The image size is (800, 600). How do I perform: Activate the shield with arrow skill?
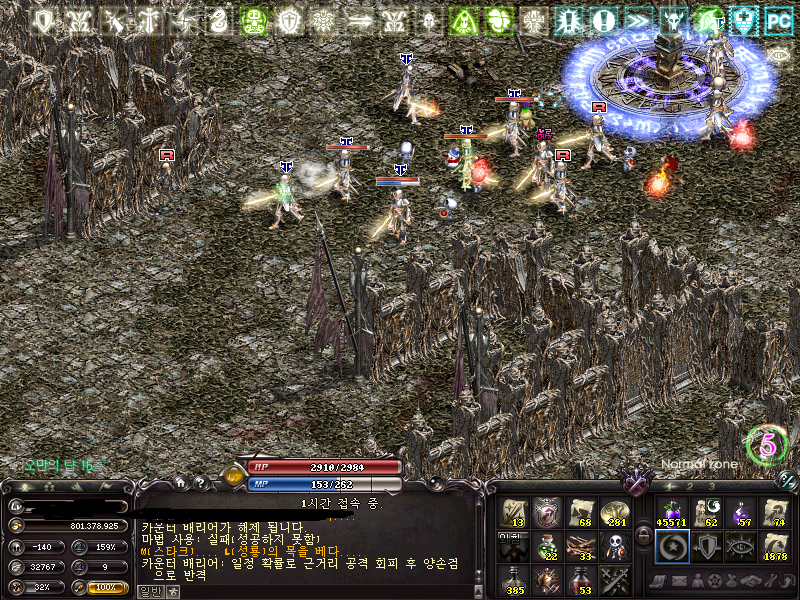[x=706, y=546]
